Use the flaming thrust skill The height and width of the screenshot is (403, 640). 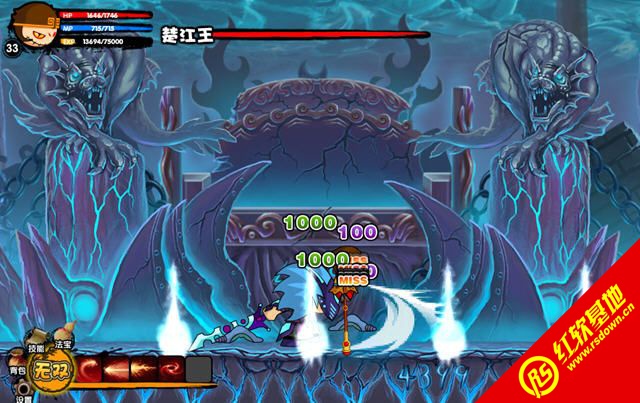(x=145, y=370)
